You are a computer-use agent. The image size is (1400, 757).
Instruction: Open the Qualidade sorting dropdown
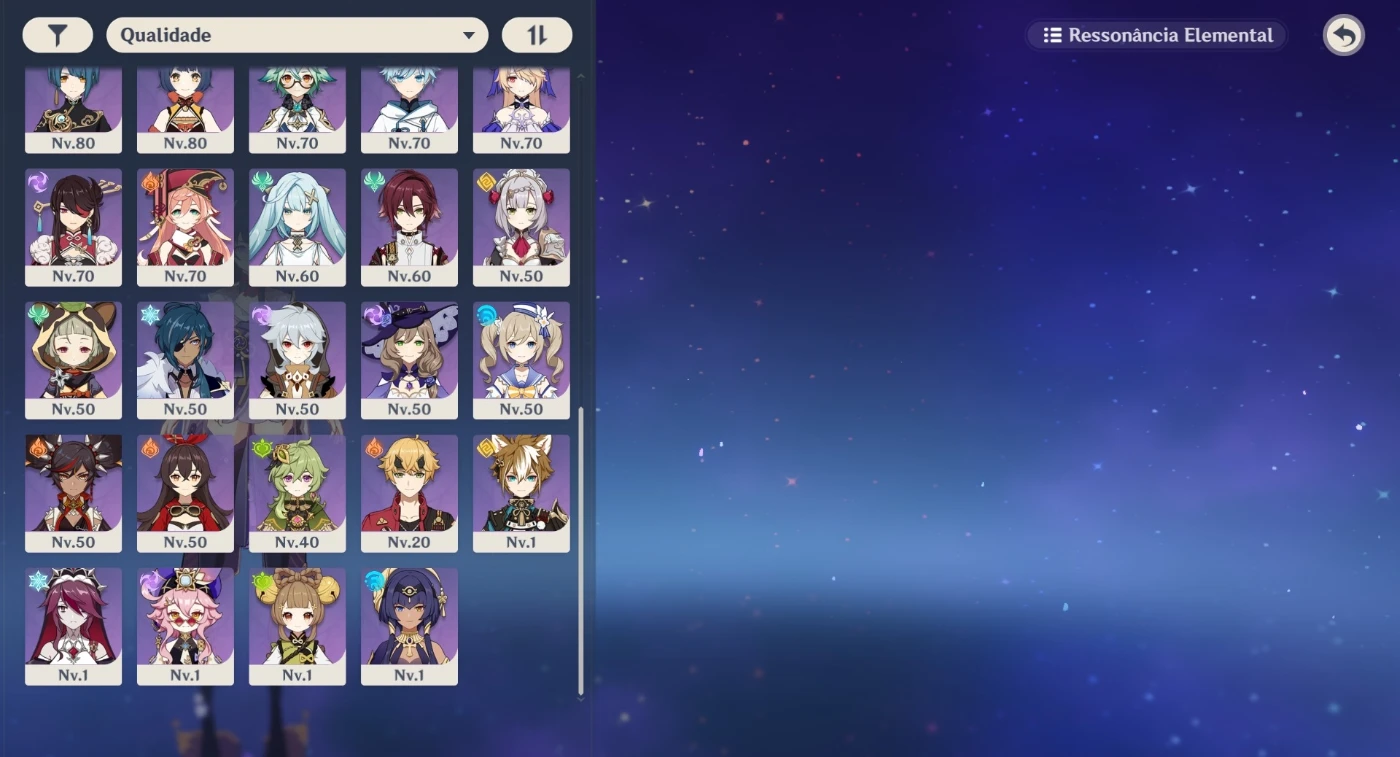pyautogui.click(x=296, y=34)
